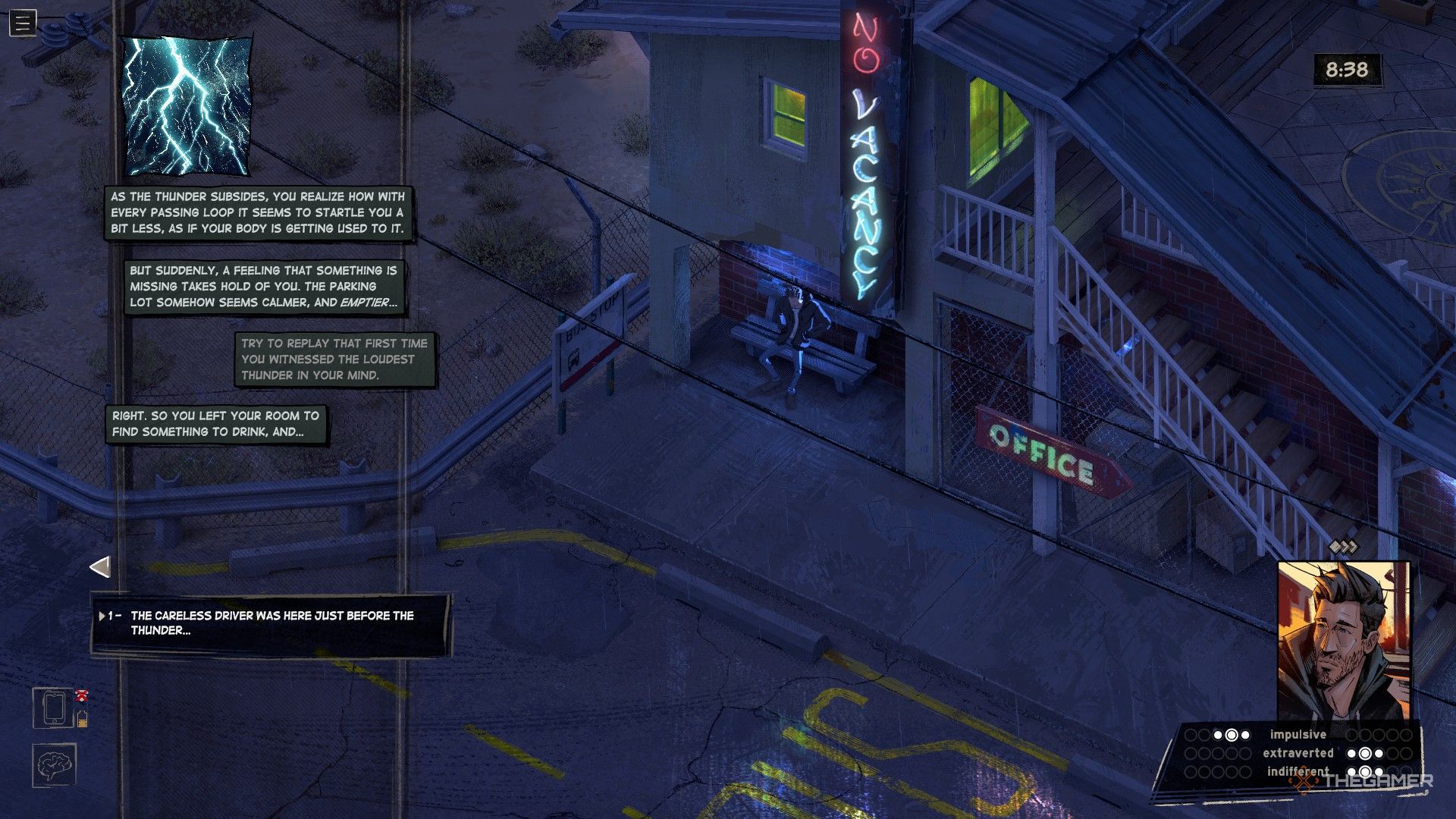Click the white back arrow in dialogue
This screenshot has width=1456, height=819.
tap(100, 566)
